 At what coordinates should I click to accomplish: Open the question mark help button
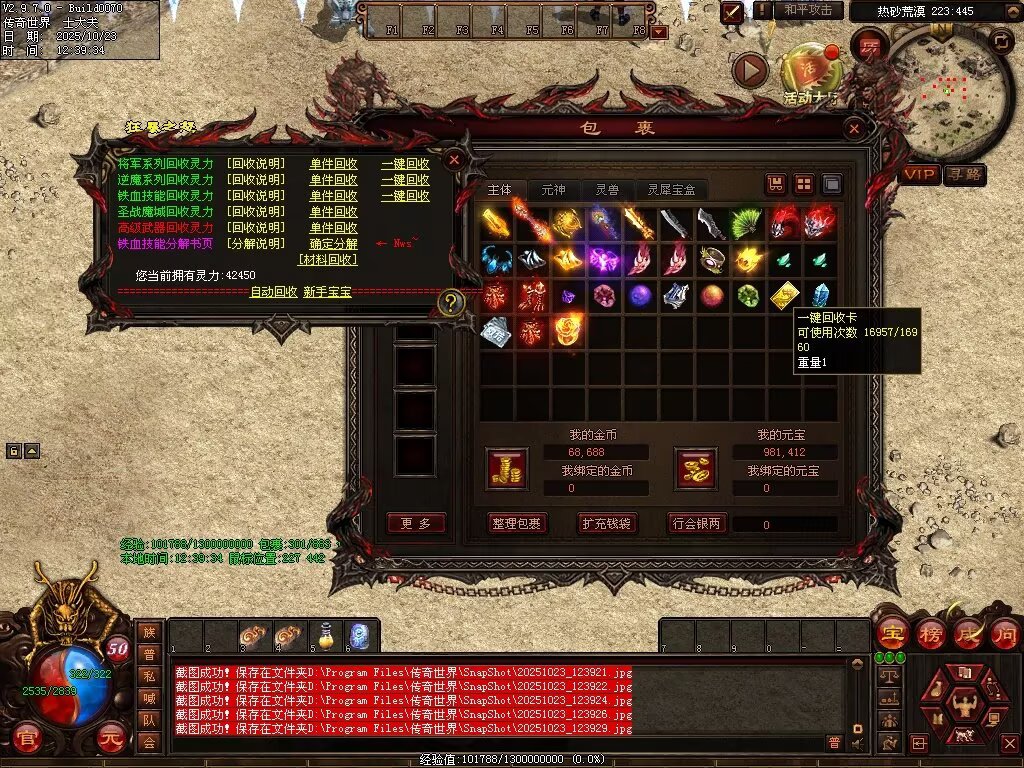[452, 302]
